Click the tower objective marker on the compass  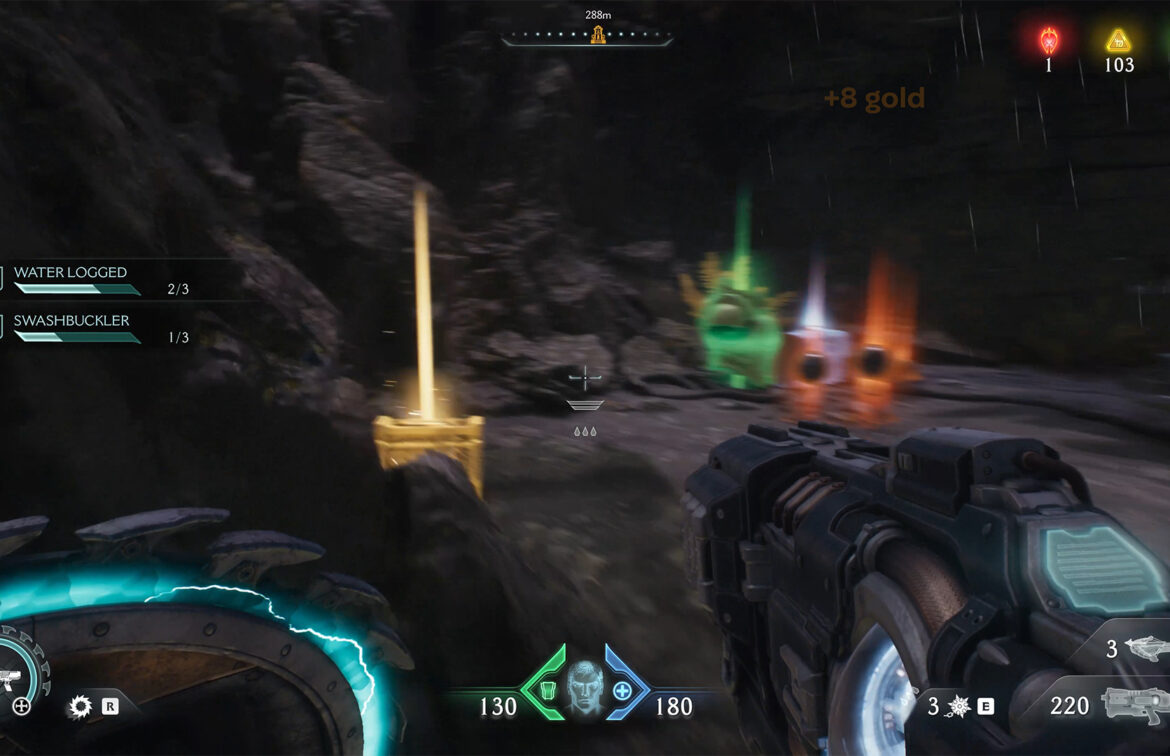(x=598, y=36)
